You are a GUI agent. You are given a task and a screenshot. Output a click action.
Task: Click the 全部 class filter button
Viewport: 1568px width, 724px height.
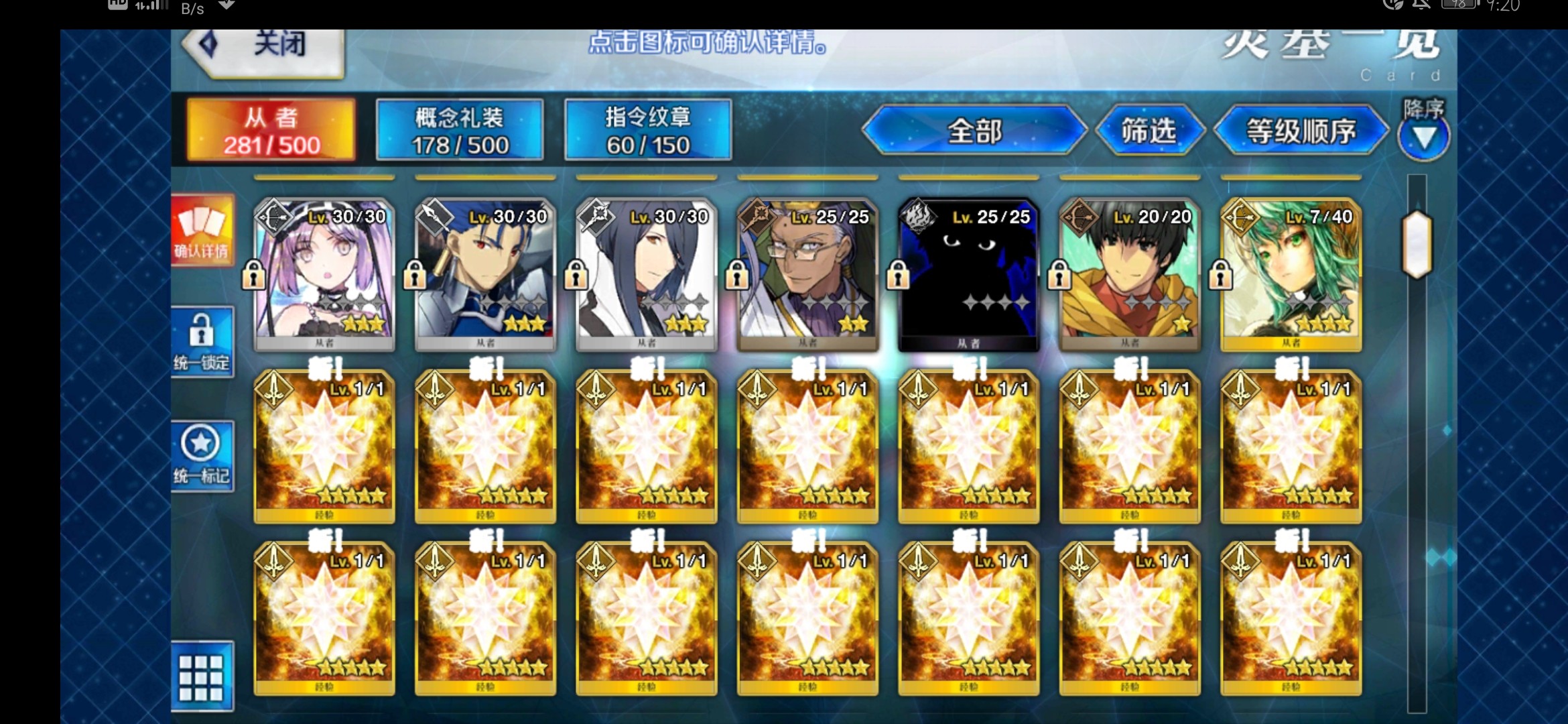974,131
